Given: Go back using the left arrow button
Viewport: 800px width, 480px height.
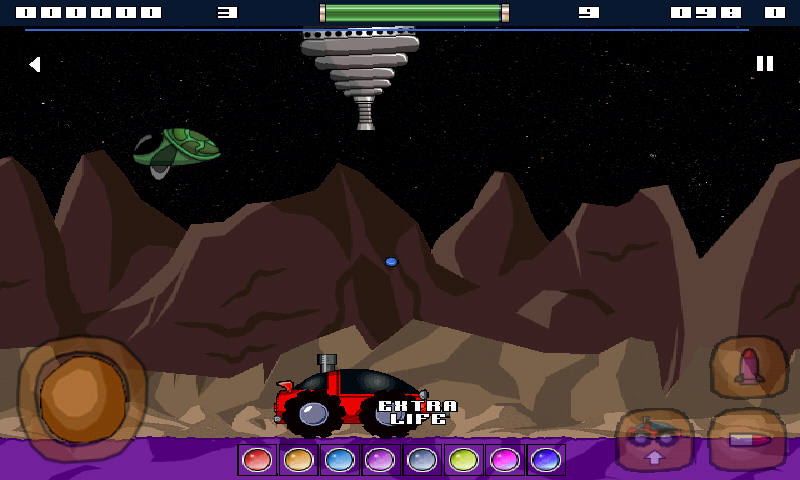Looking at the screenshot, I should tap(35, 64).
